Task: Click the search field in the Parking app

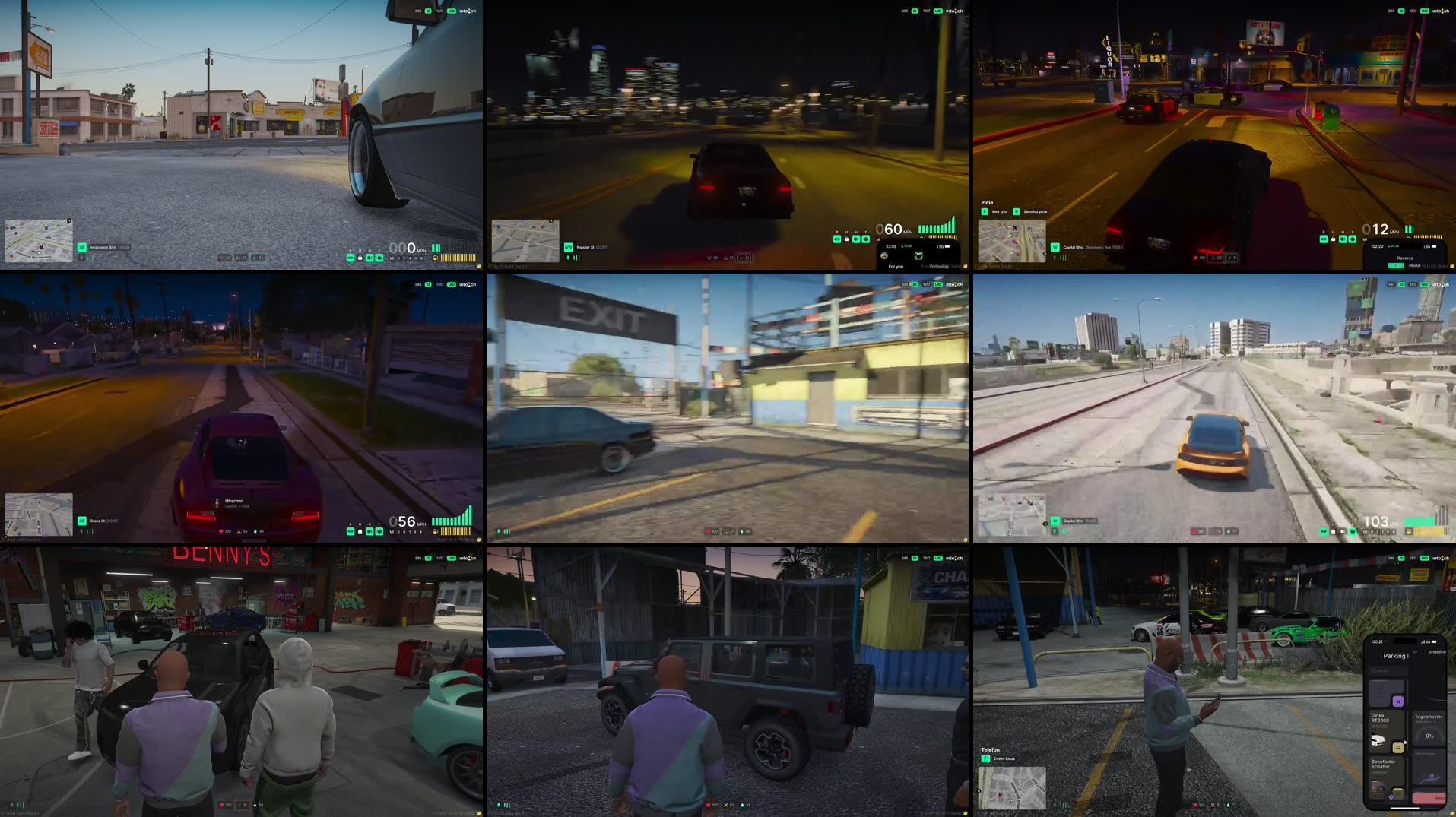Action: [x=1388, y=671]
